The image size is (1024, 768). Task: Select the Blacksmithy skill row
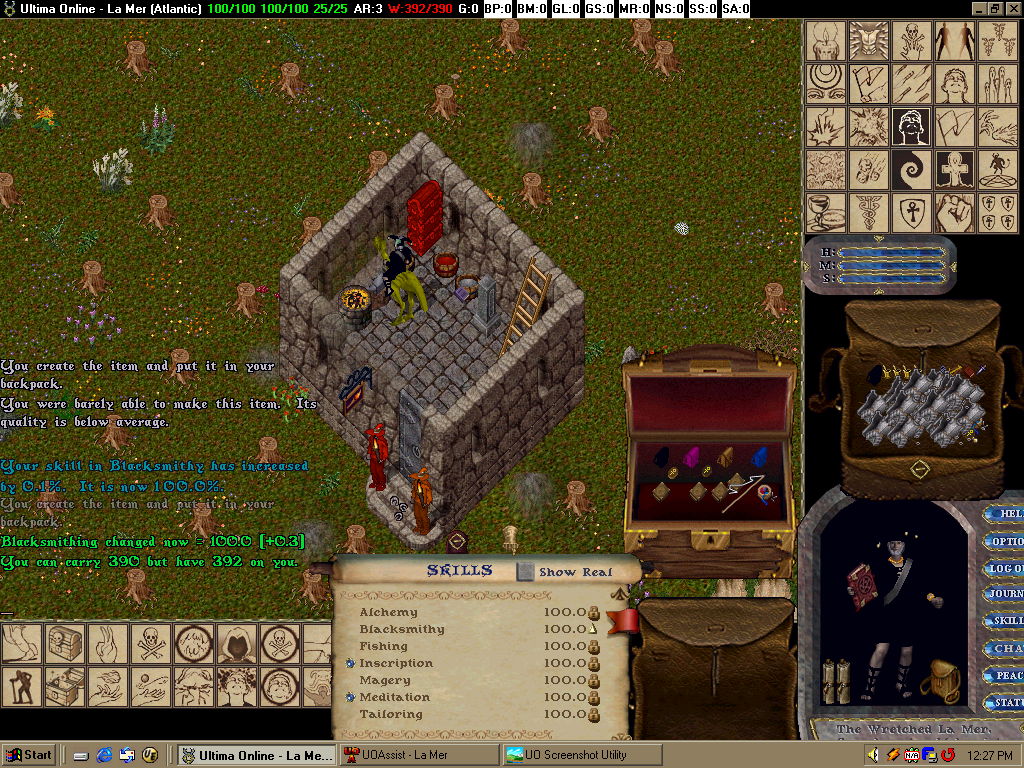(x=402, y=629)
